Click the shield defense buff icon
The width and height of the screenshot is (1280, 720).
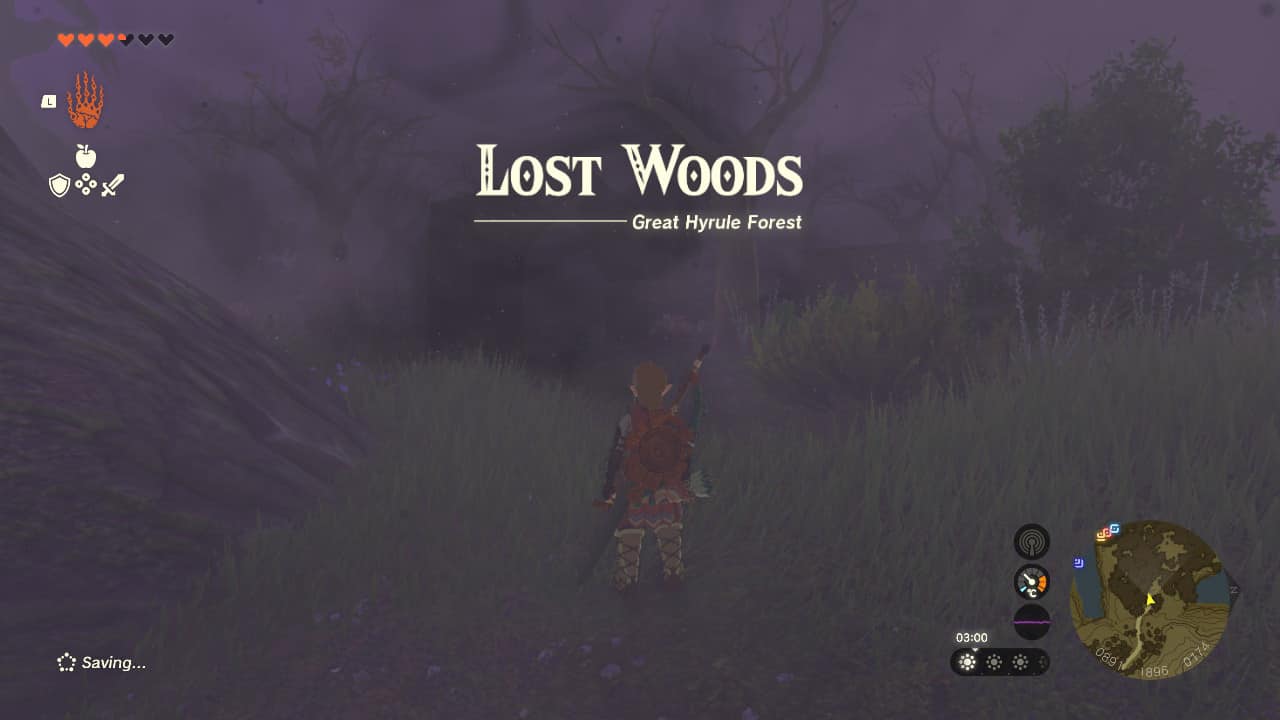coord(61,184)
